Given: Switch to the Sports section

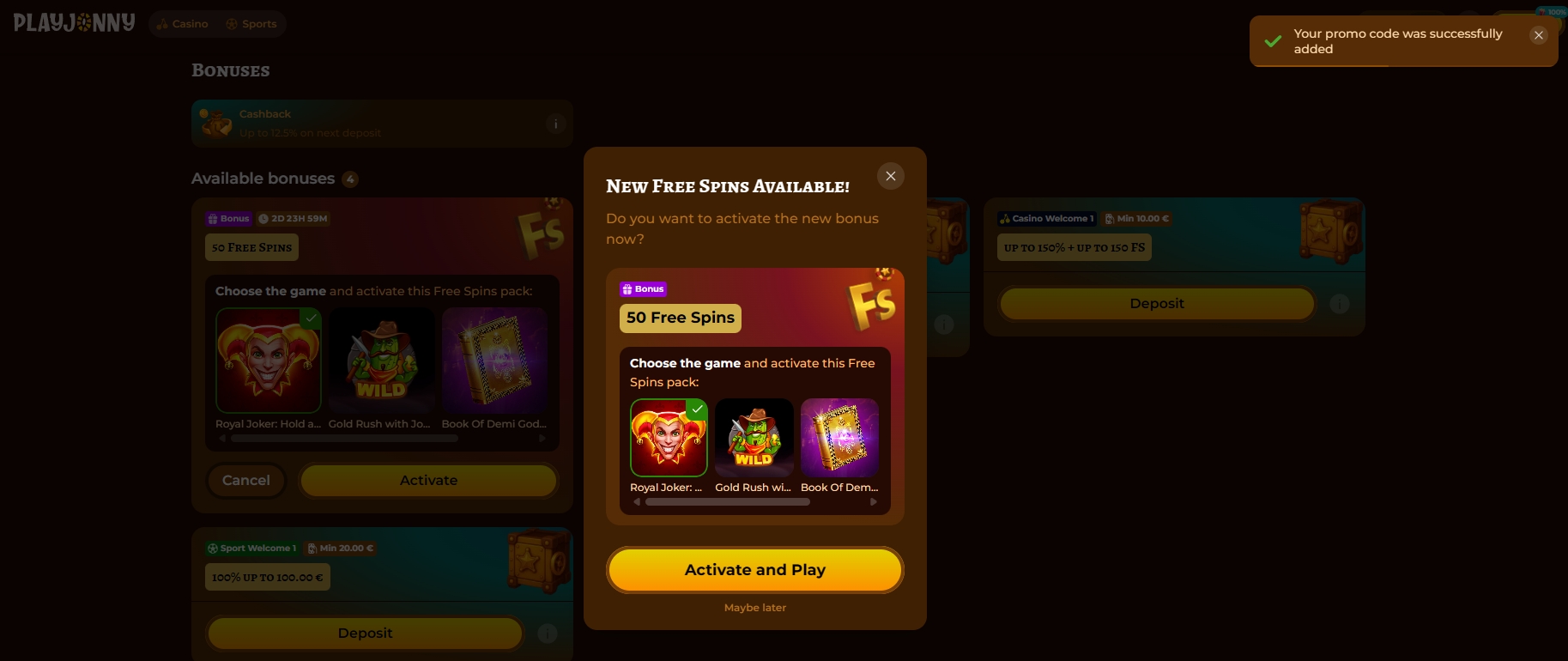Looking at the screenshot, I should (x=251, y=23).
